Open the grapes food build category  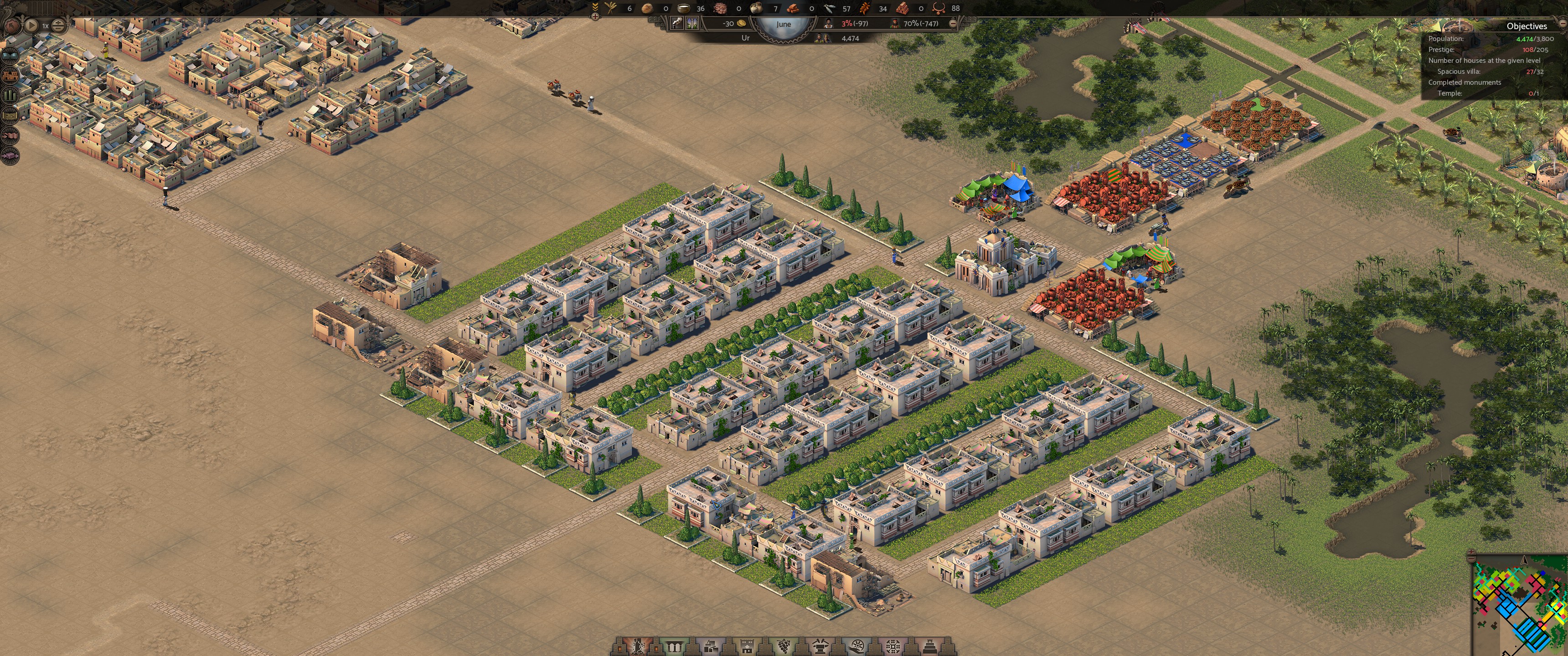tap(784, 647)
